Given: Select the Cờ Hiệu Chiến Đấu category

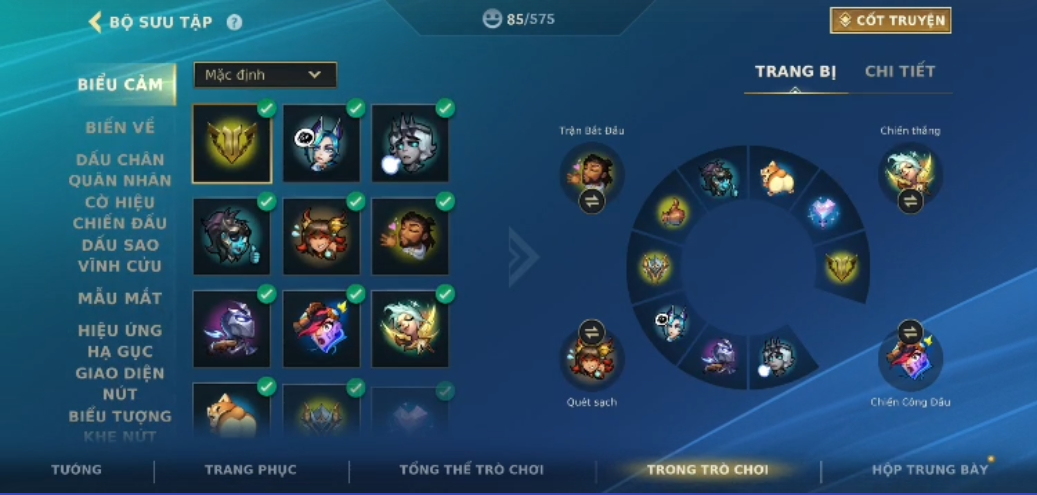Looking at the screenshot, I should tap(120, 212).
